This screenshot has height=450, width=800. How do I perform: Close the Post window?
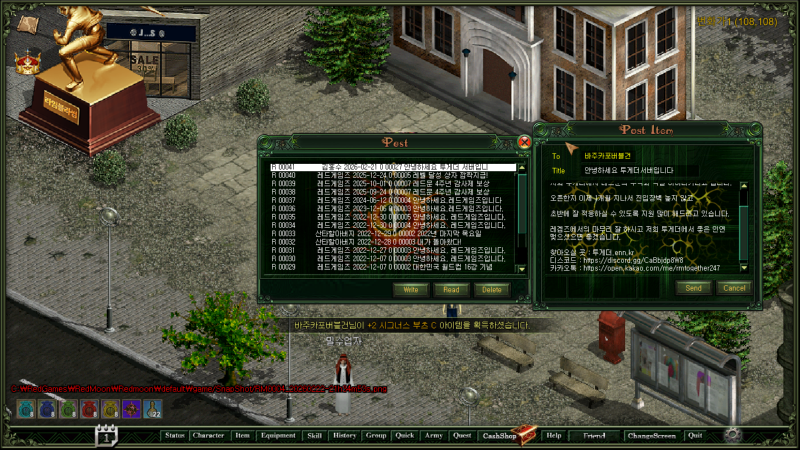pos(525,142)
